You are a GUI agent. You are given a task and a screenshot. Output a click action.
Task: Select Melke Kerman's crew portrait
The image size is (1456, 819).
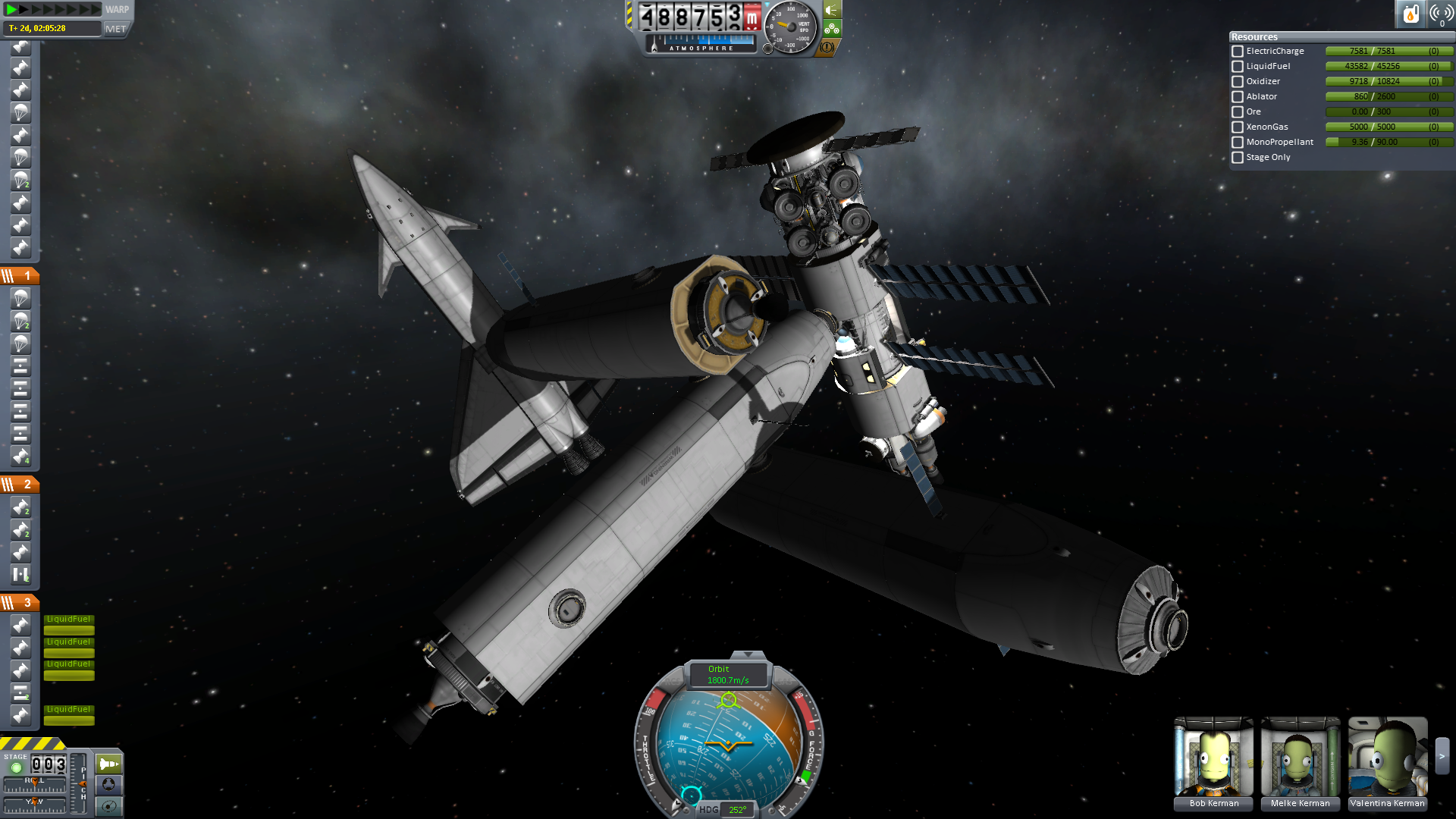[1301, 758]
